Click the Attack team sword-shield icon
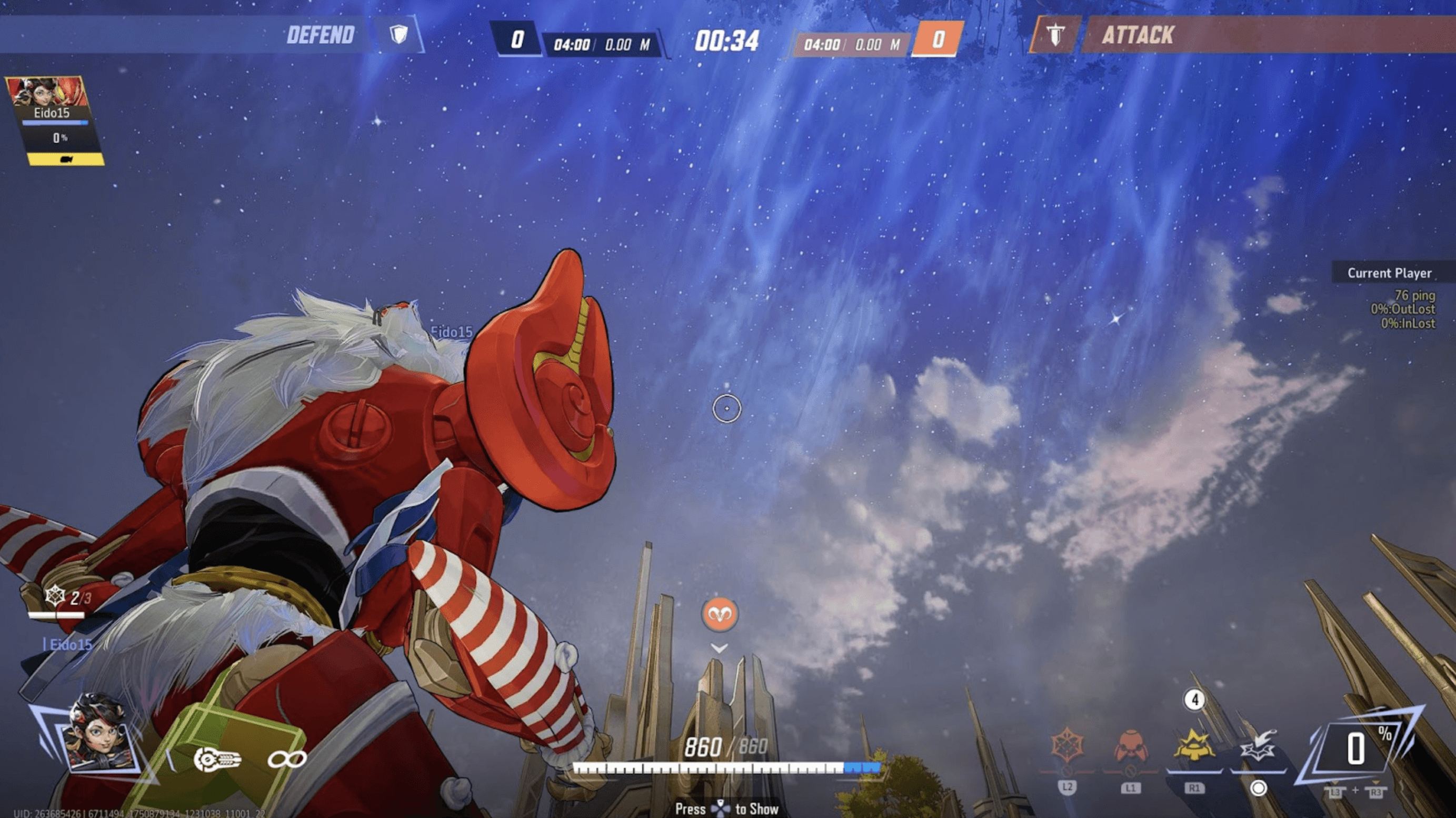1456x818 pixels. coord(1055,35)
